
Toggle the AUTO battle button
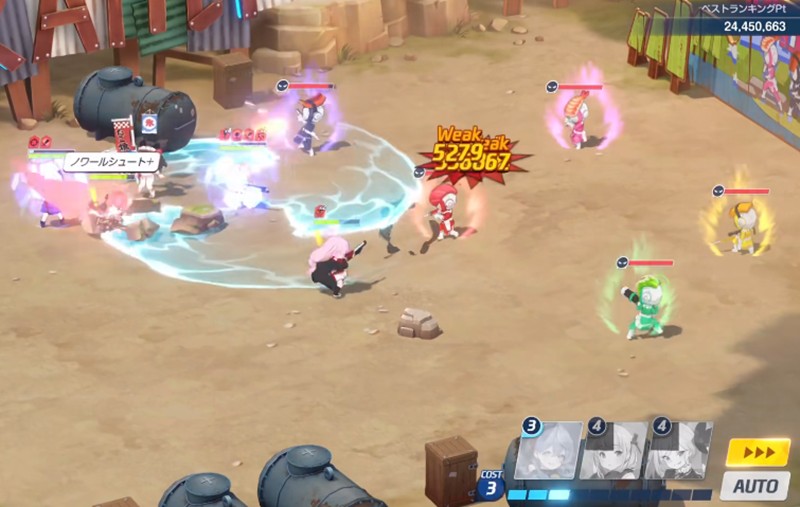point(756,486)
